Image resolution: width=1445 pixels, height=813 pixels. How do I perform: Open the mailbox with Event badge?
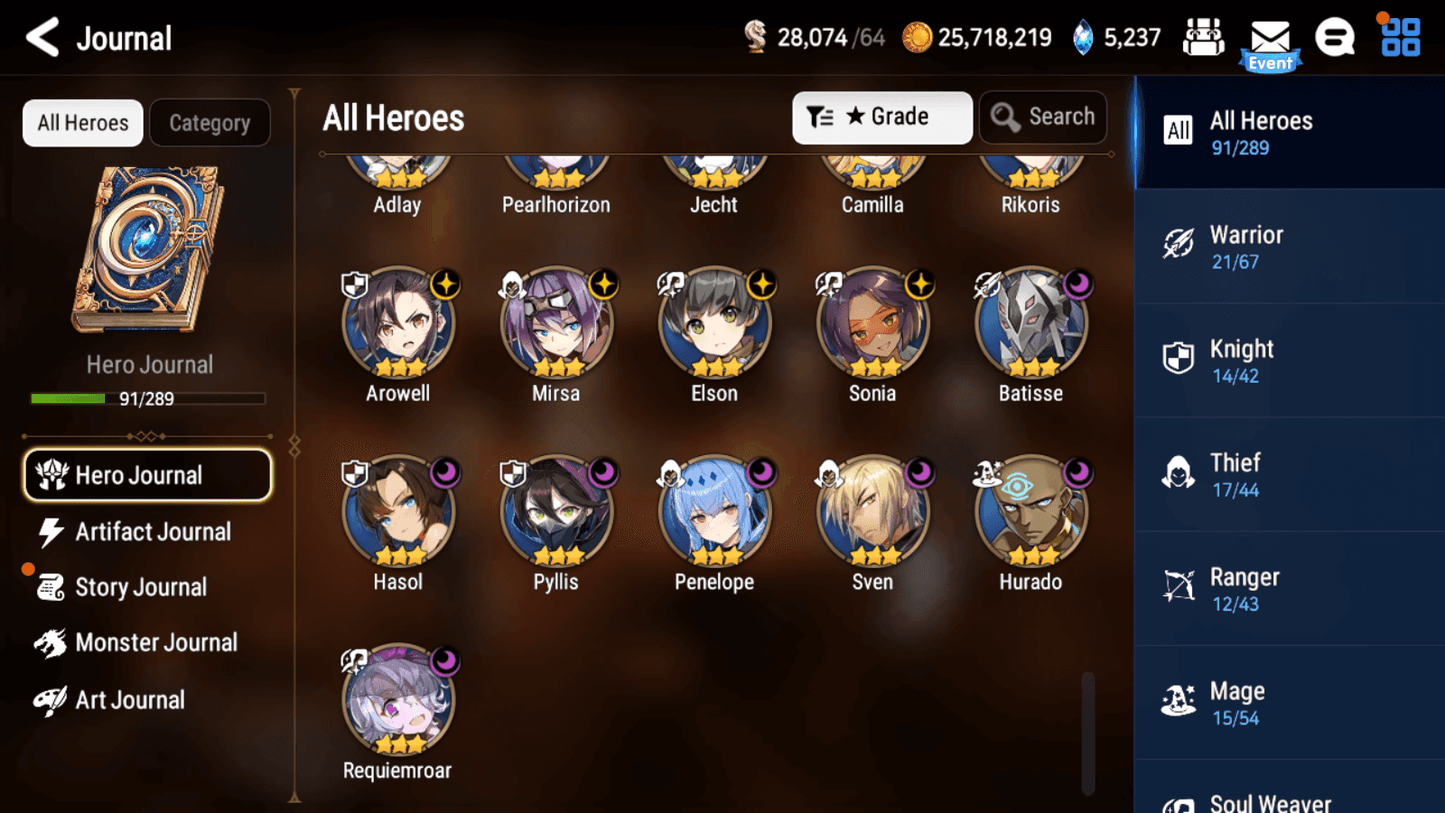click(x=1270, y=42)
